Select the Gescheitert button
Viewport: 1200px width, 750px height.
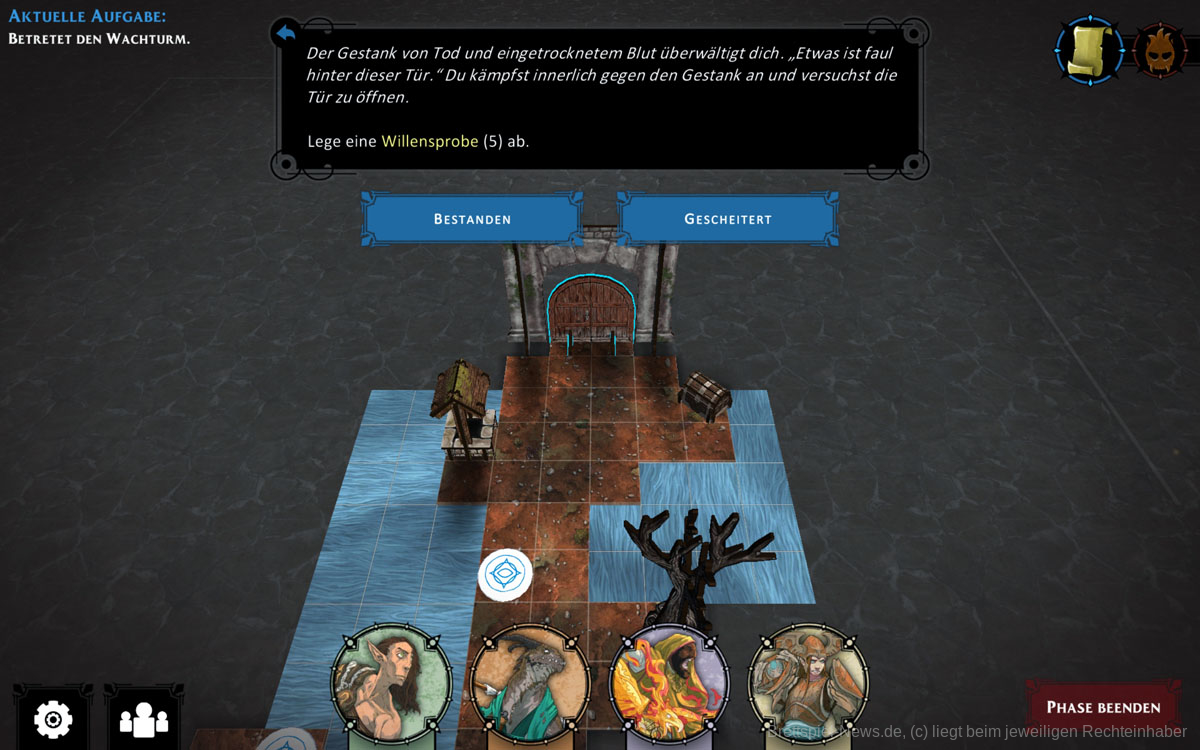727,219
